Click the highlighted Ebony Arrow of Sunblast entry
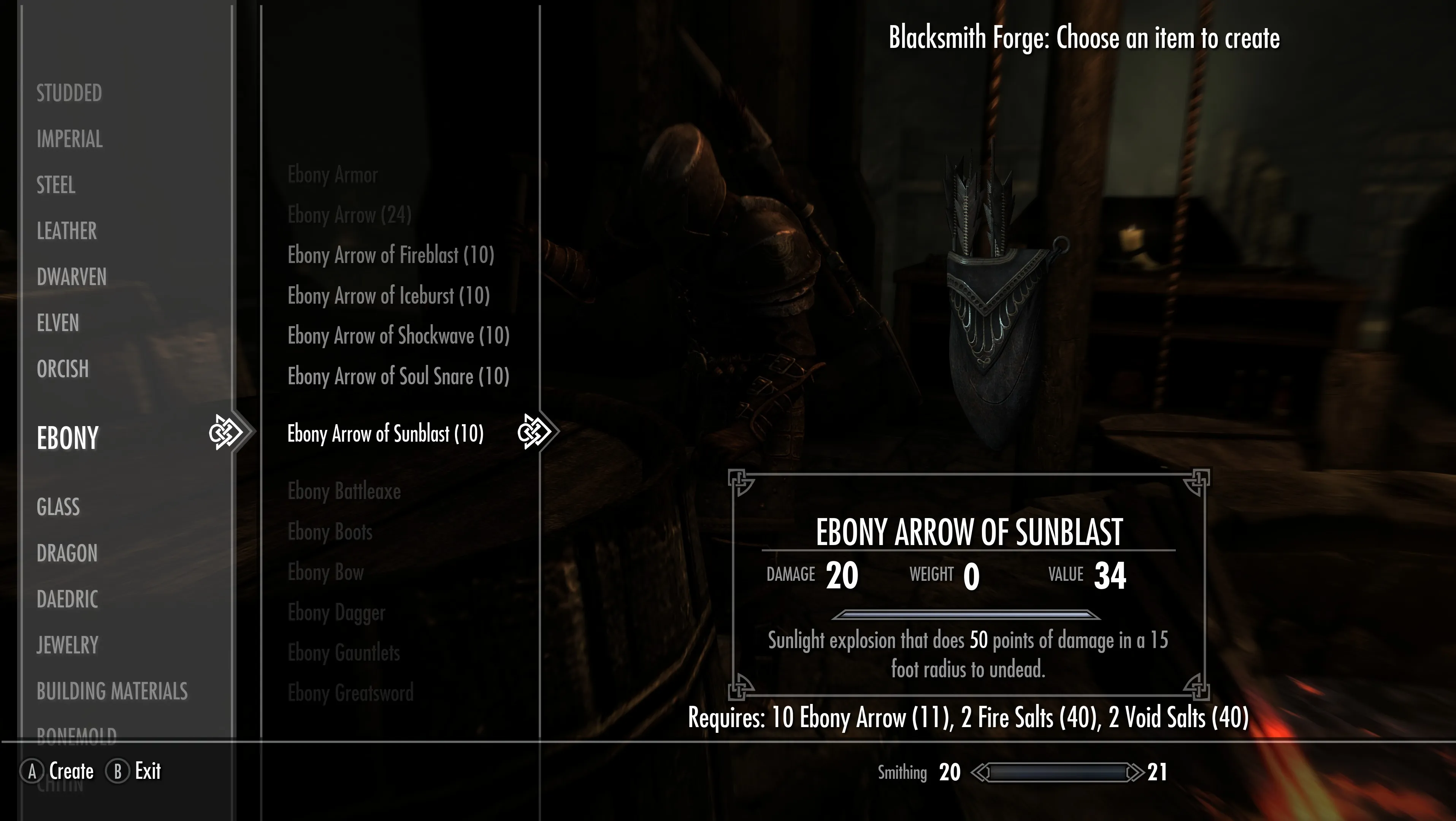The height and width of the screenshot is (821, 1456). pyautogui.click(x=385, y=434)
